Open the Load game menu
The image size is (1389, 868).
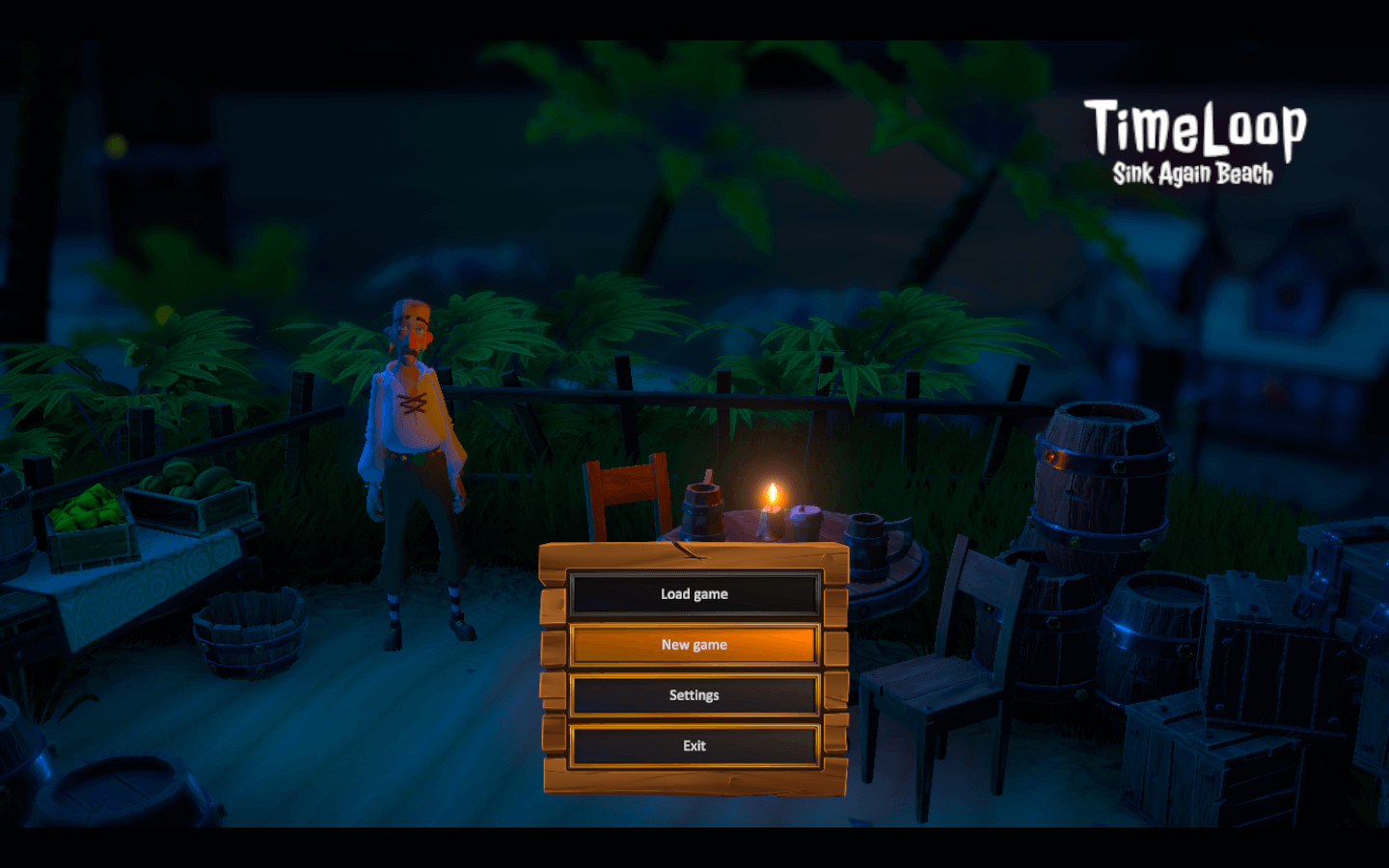coord(694,594)
